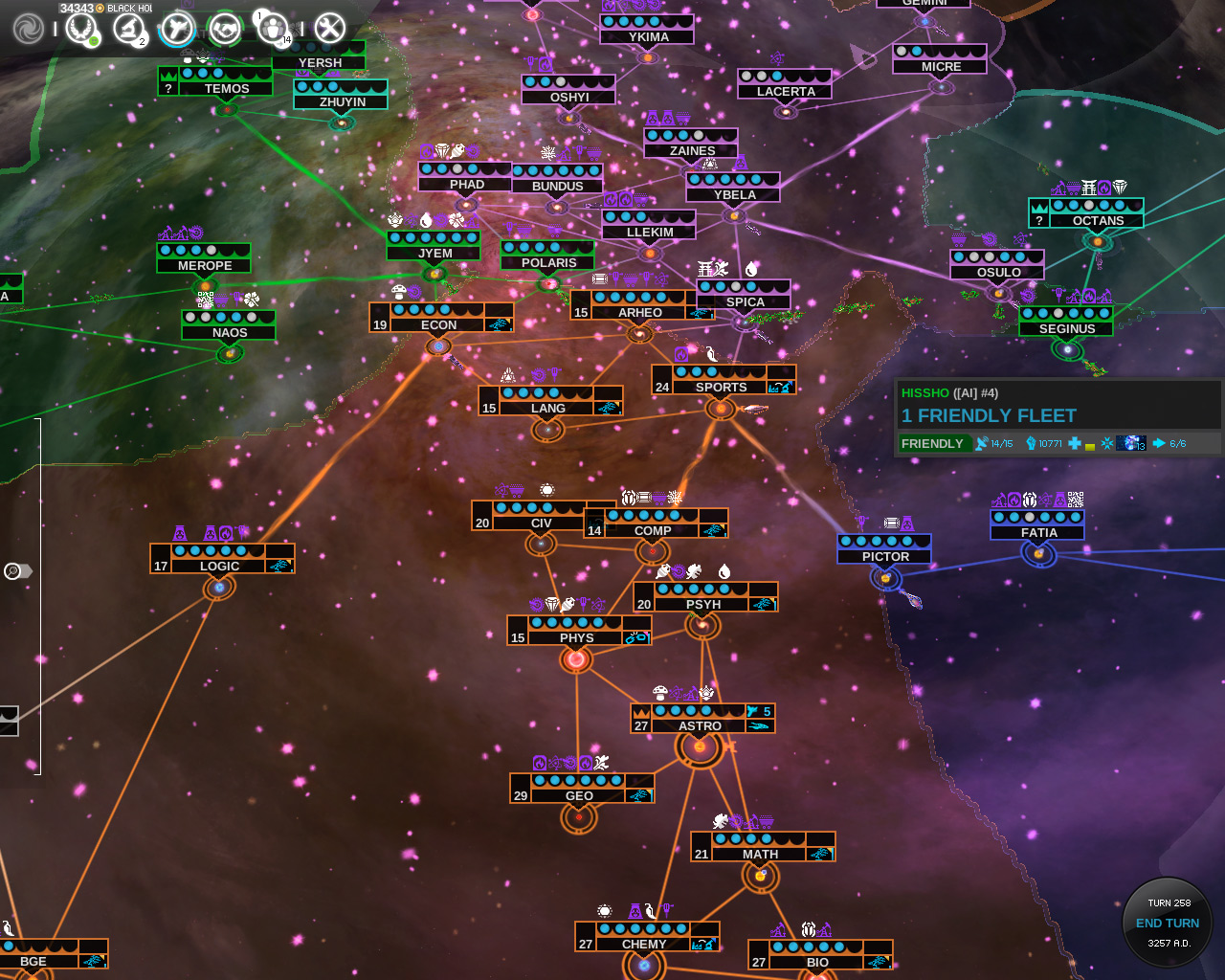Click the Hissho fleet thumbnail showing 13

pyautogui.click(x=1130, y=443)
